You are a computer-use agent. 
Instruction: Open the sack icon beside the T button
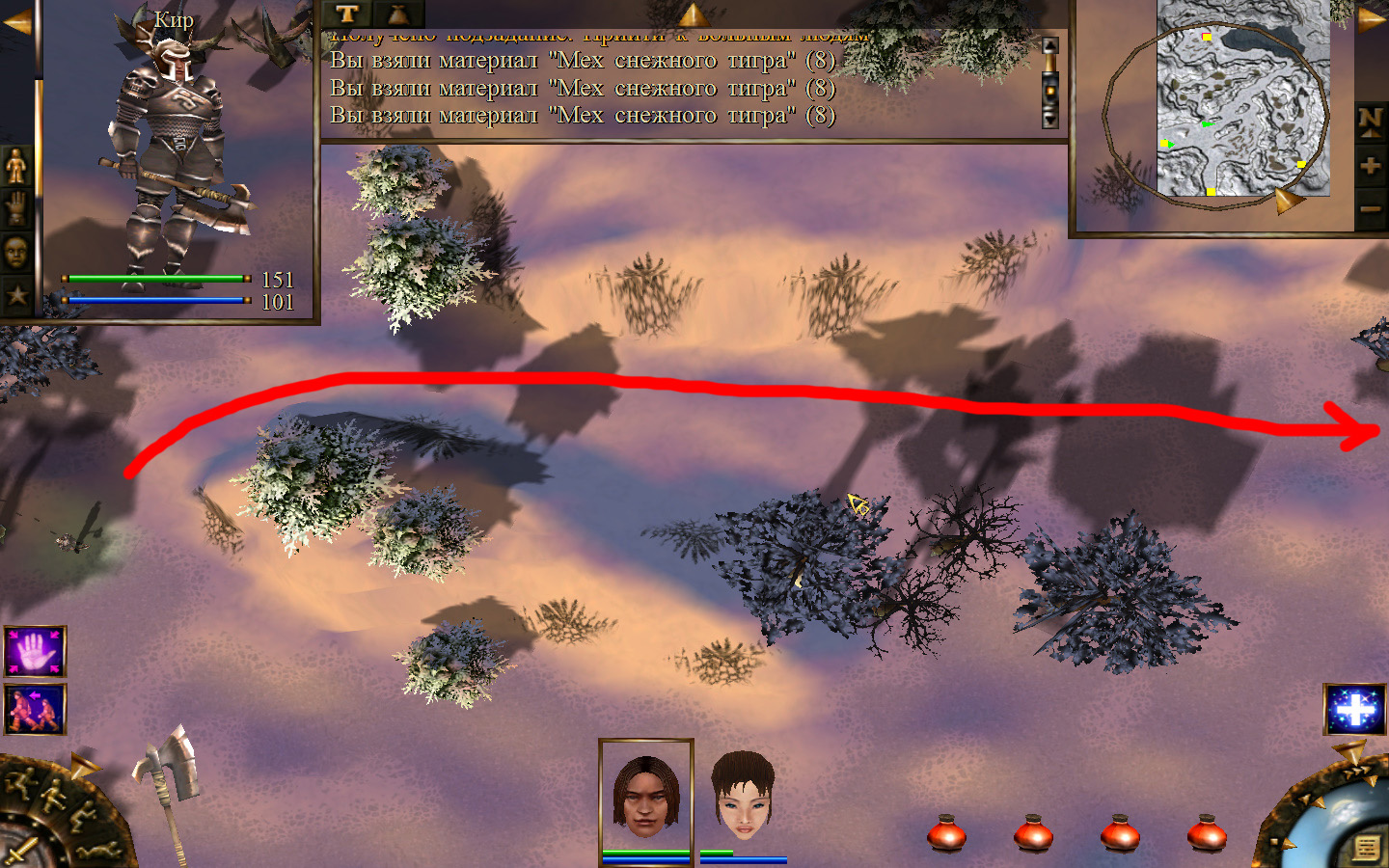click(x=397, y=14)
